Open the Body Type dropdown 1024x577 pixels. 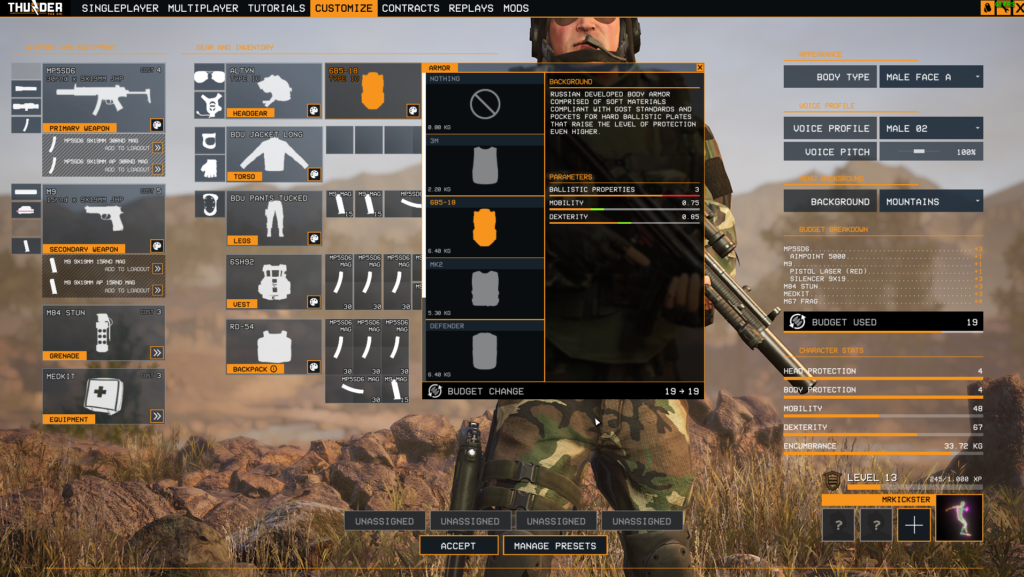(930, 77)
